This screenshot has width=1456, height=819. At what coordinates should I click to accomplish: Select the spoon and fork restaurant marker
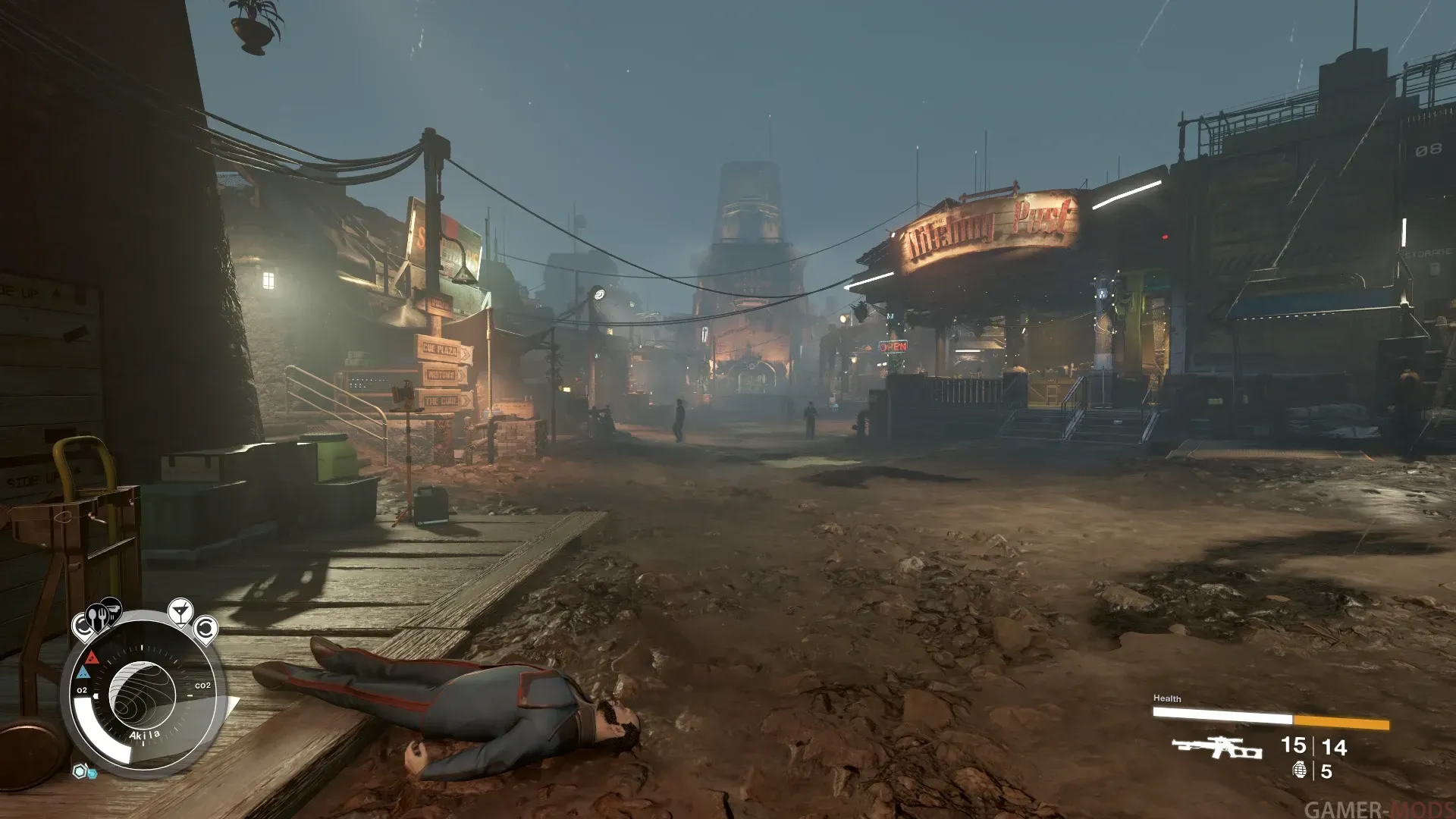96,620
